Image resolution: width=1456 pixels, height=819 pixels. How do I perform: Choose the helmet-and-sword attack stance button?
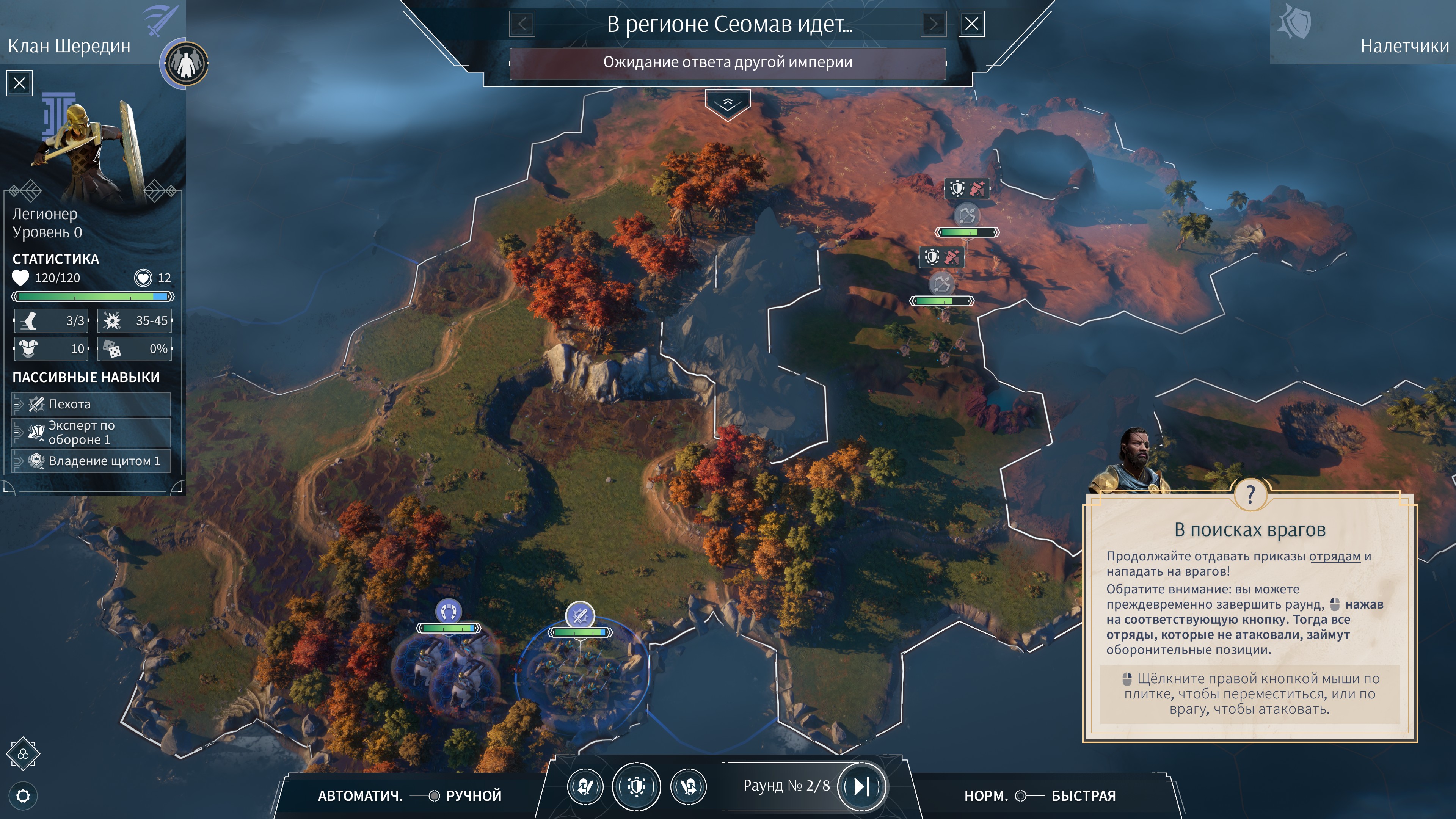coord(585,786)
